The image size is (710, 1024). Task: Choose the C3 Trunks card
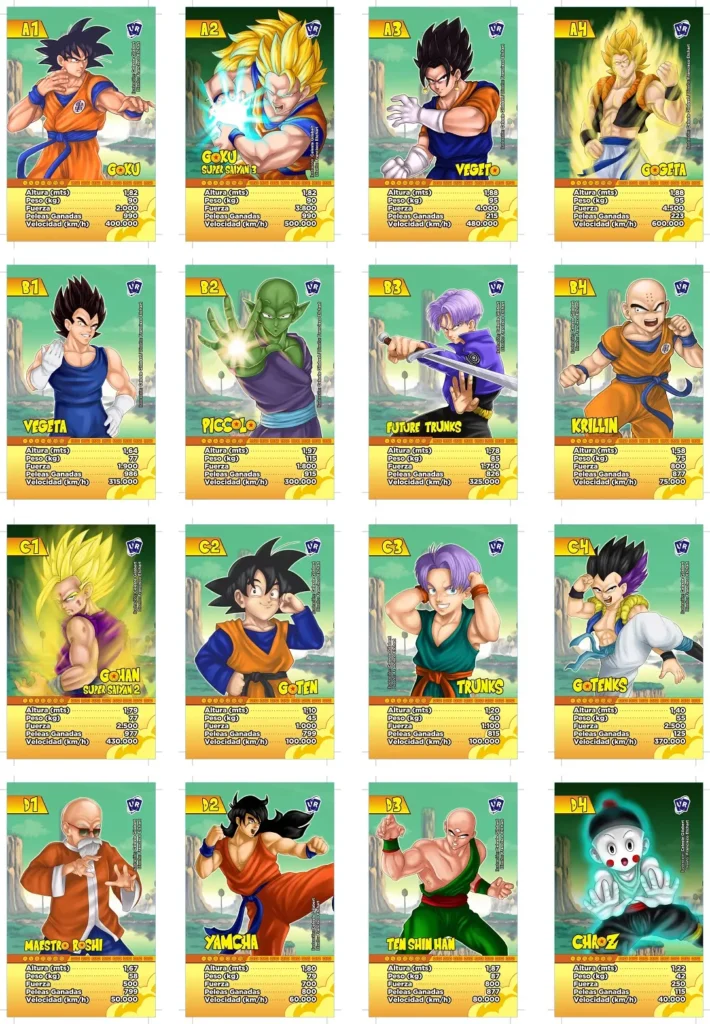tap(443, 641)
